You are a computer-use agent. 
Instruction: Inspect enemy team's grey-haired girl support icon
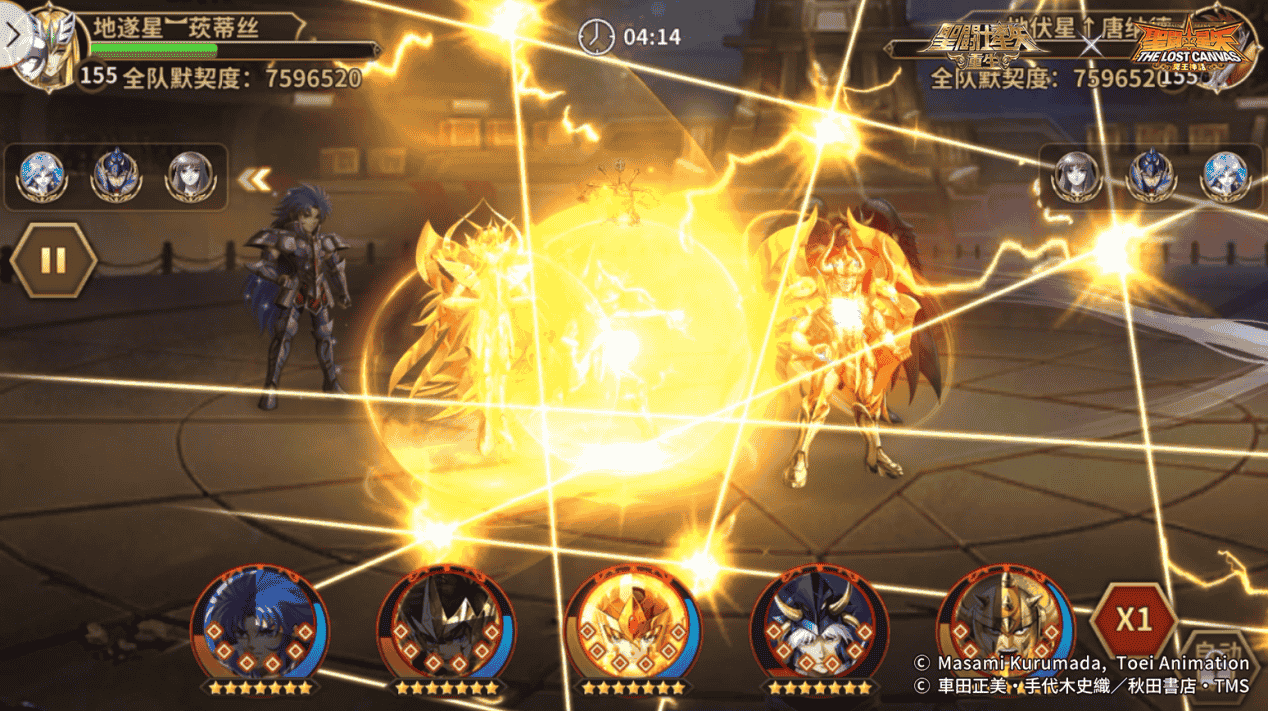click(x=1076, y=176)
